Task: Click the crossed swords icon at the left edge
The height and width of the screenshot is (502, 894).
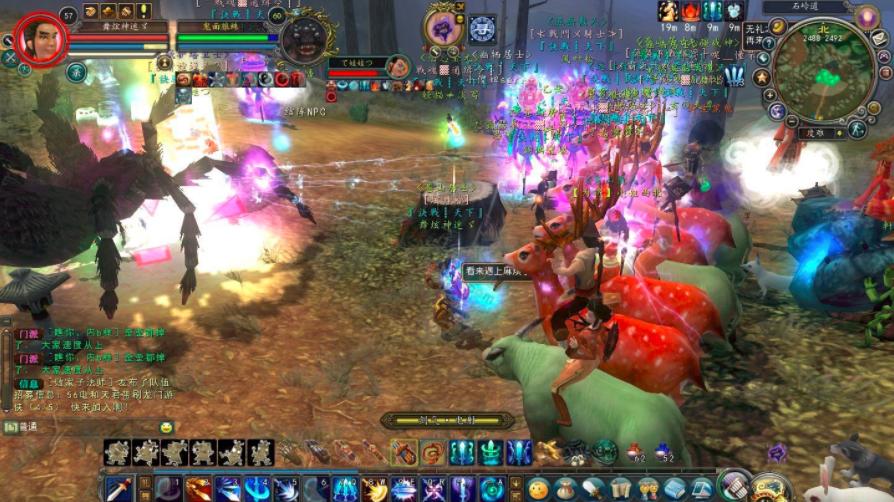Action: pyautogui.click(x=10, y=58)
